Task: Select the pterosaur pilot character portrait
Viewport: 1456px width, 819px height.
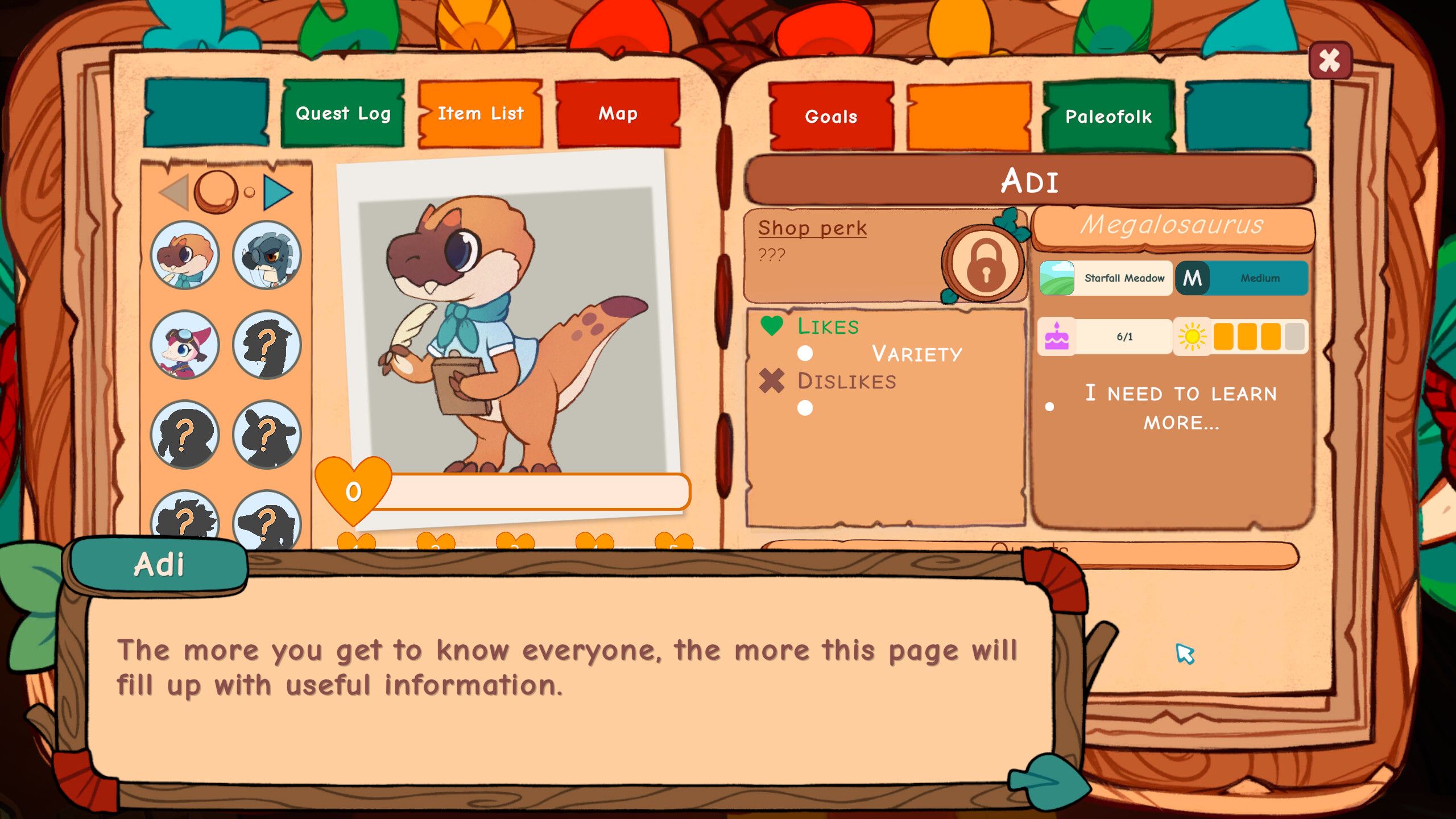Action: pyautogui.click(x=186, y=345)
